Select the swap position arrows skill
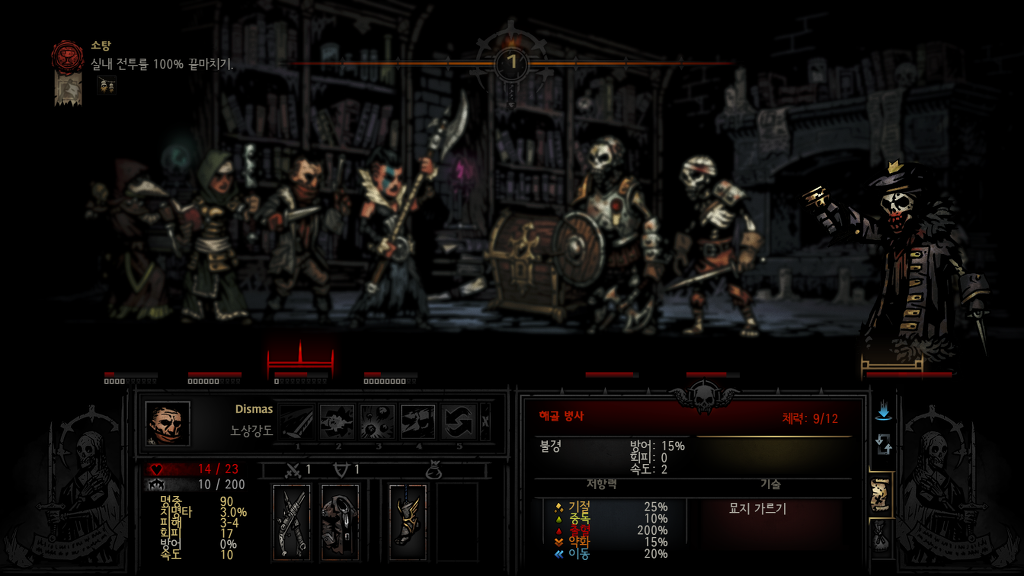Viewport: 1024px width, 576px height. coord(458,421)
